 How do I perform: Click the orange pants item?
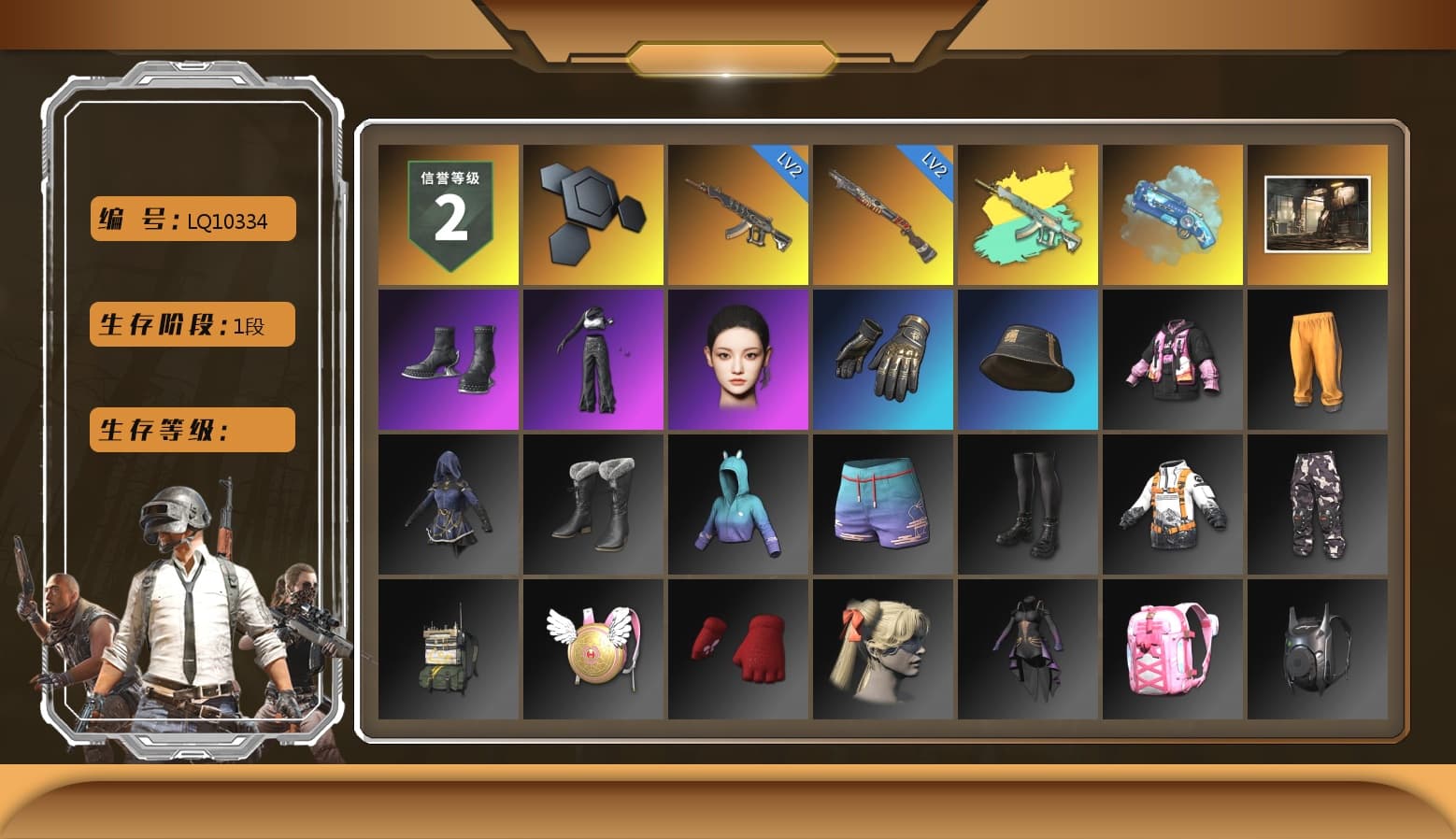pyautogui.click(x=1318, y=360)
